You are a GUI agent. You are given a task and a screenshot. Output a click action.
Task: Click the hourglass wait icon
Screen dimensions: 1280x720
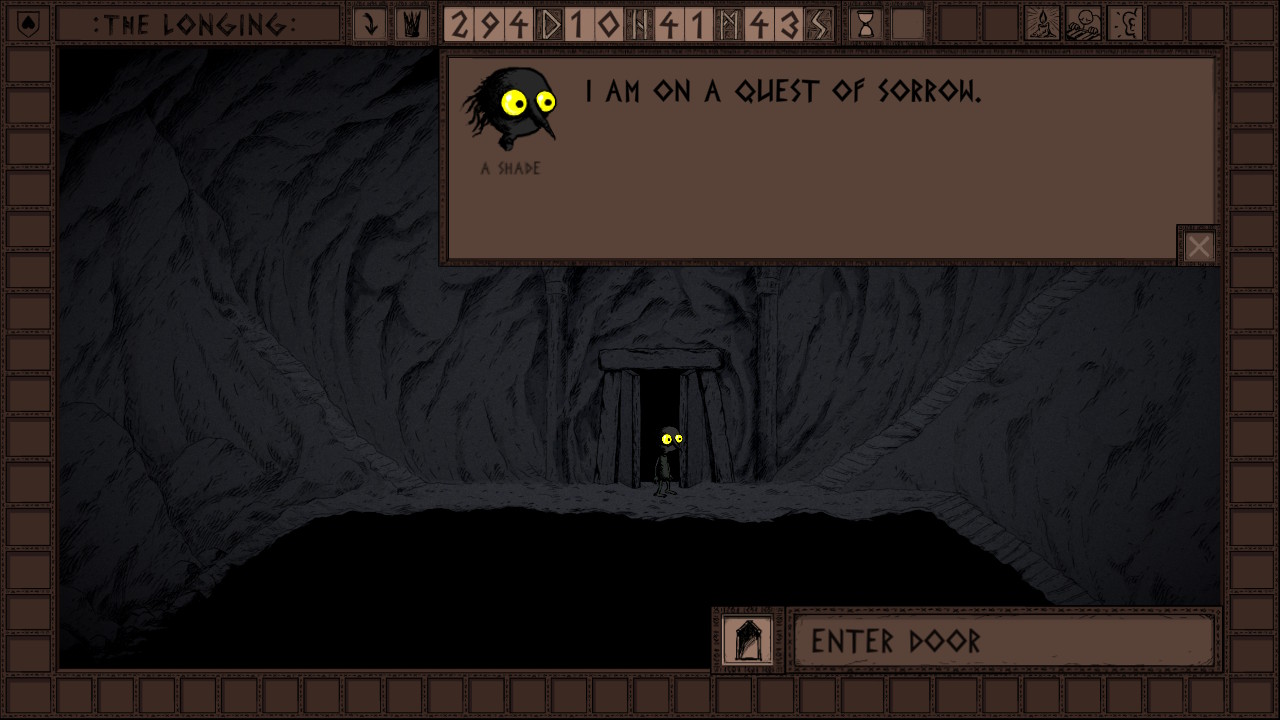point(866,25)
